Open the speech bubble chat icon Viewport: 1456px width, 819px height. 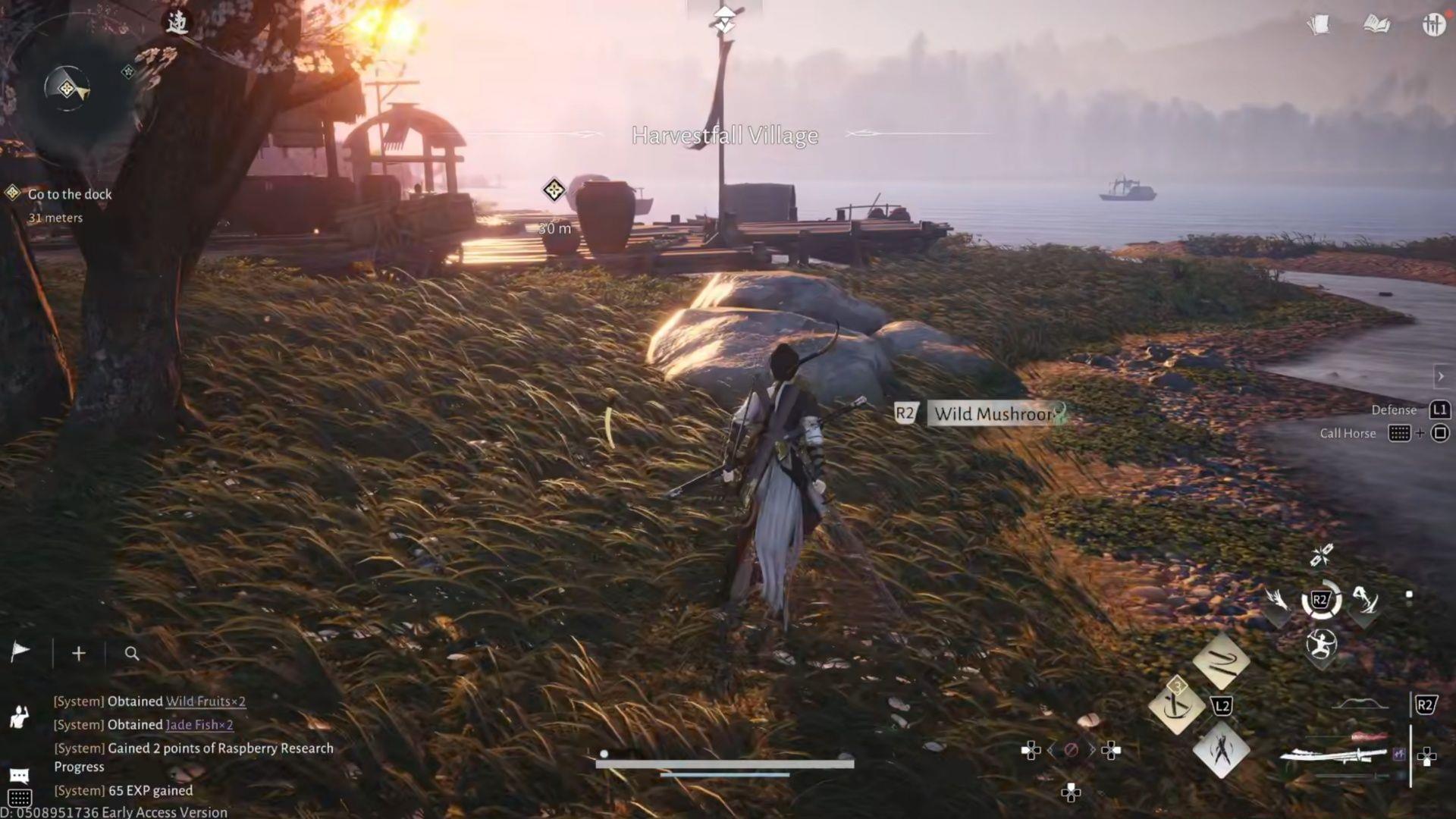pyautogui.click(x=20, y=775)
